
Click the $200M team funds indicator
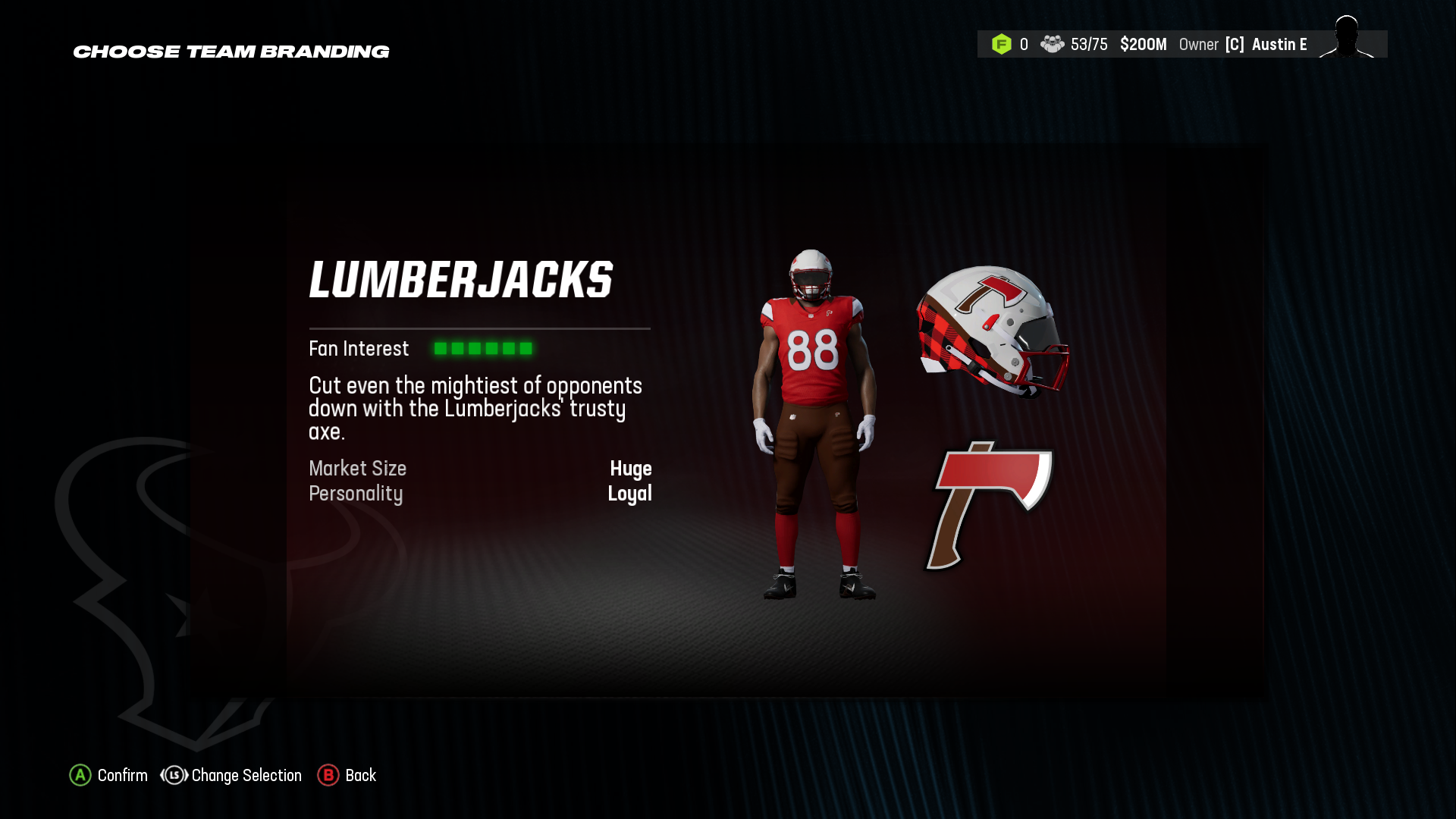1144,44
